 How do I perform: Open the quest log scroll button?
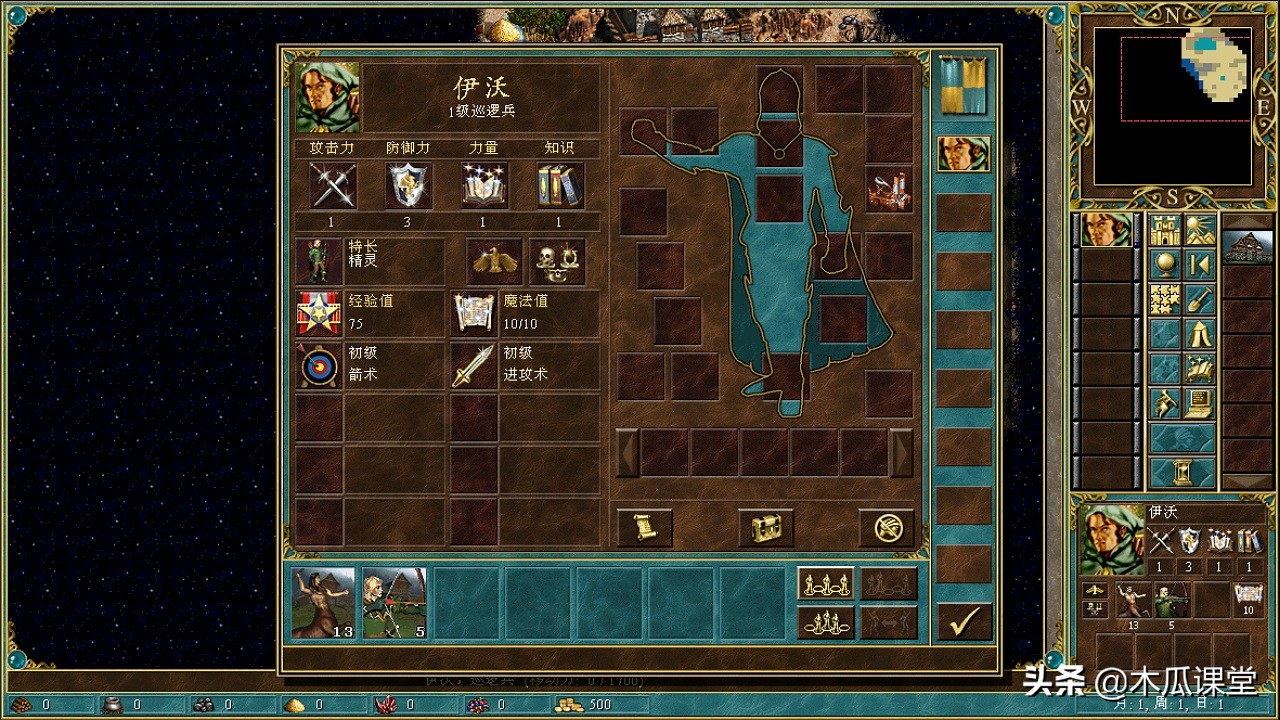pos(644,527)
